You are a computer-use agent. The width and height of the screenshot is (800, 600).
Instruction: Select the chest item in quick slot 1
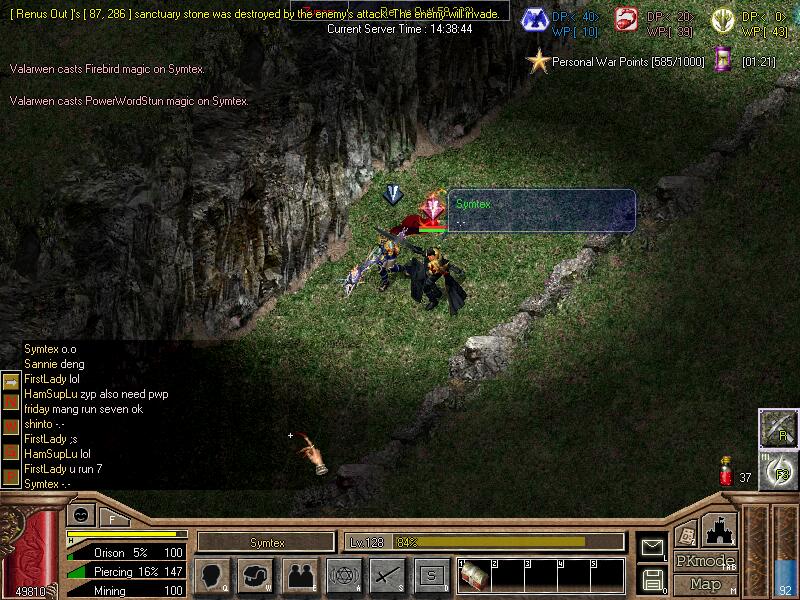point(472,576)
